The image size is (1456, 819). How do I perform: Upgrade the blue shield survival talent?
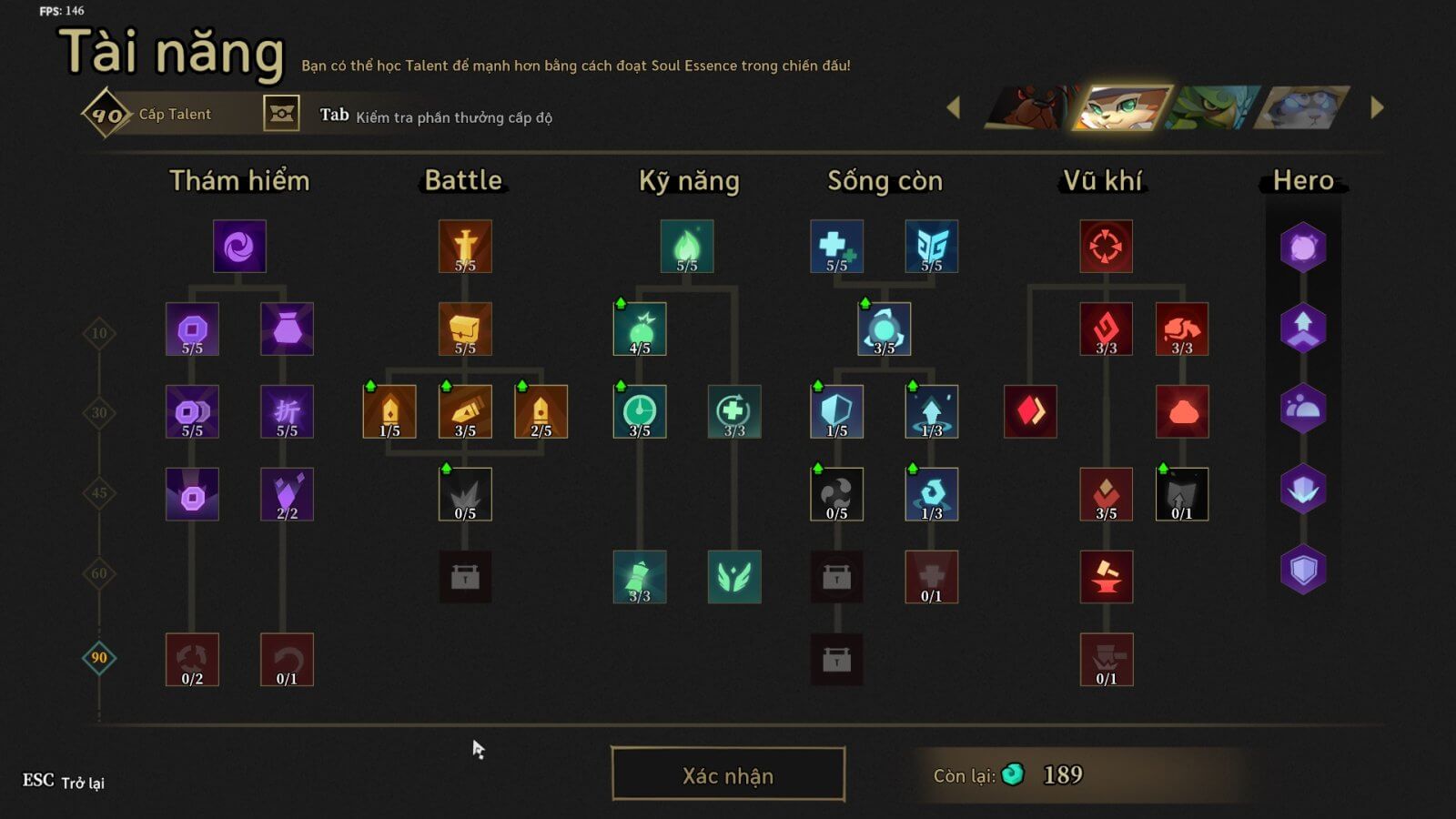[x=836, y=411]
